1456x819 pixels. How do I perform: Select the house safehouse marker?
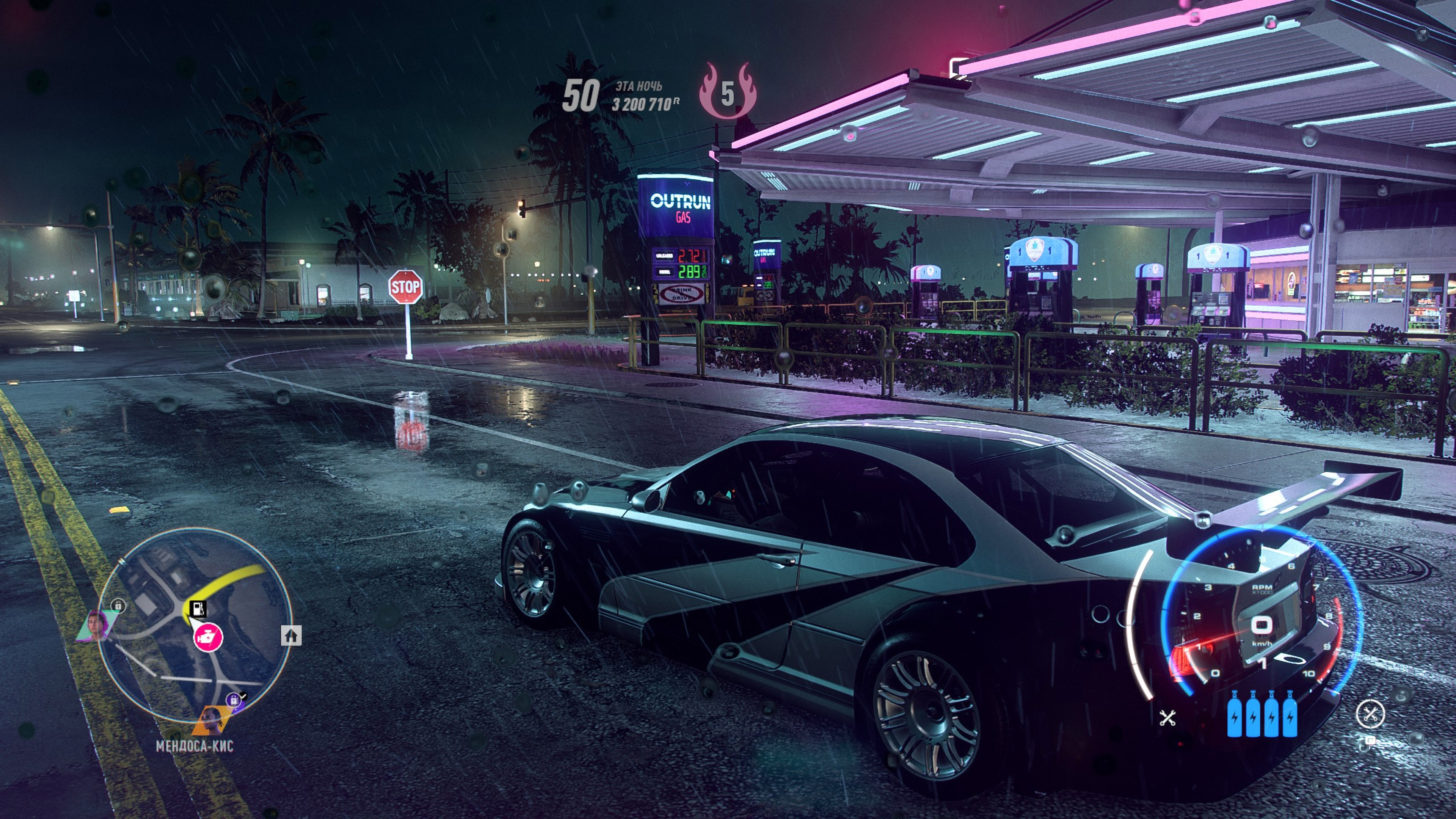coord(291,635)
